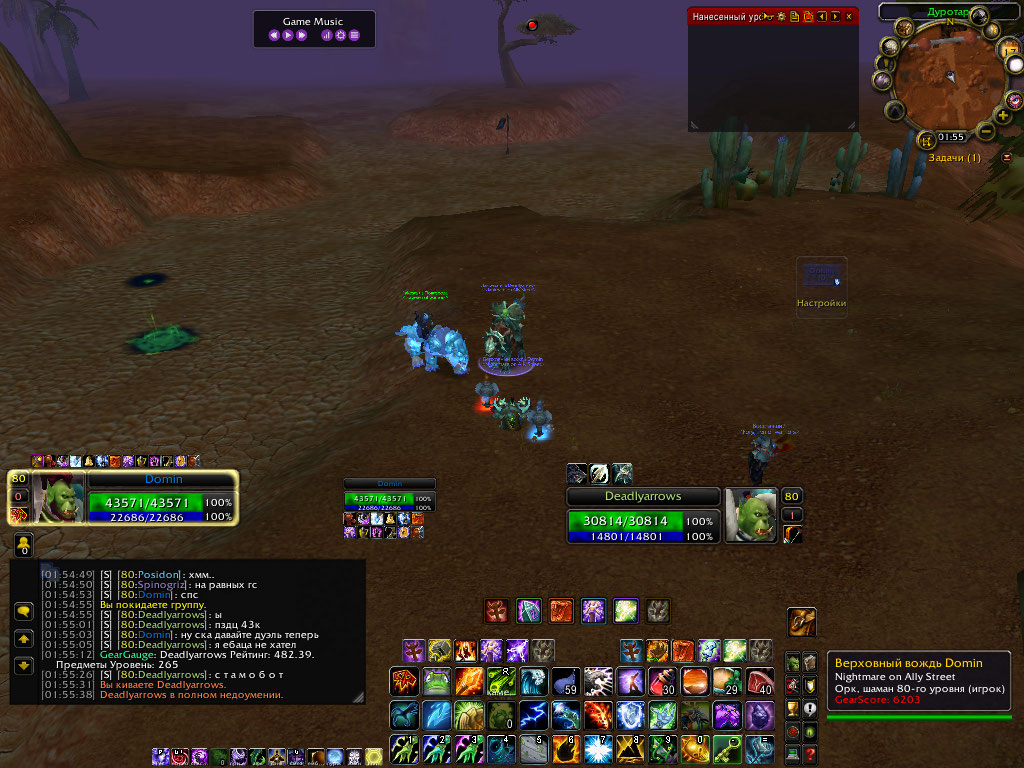Close the damage meter window
The image size is (1024, 768).
[849, 16]
